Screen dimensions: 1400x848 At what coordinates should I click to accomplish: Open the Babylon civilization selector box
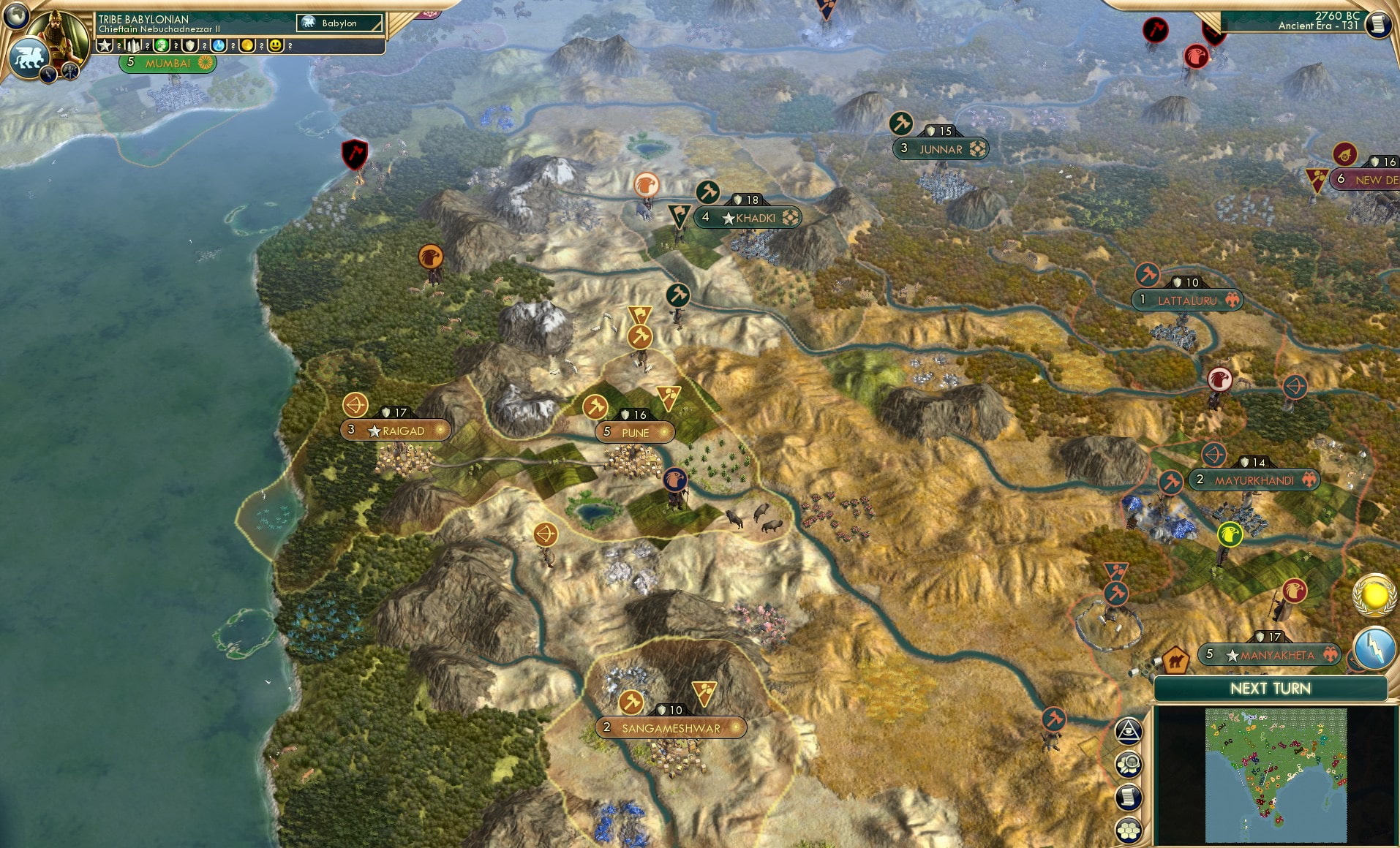[338, 23]
